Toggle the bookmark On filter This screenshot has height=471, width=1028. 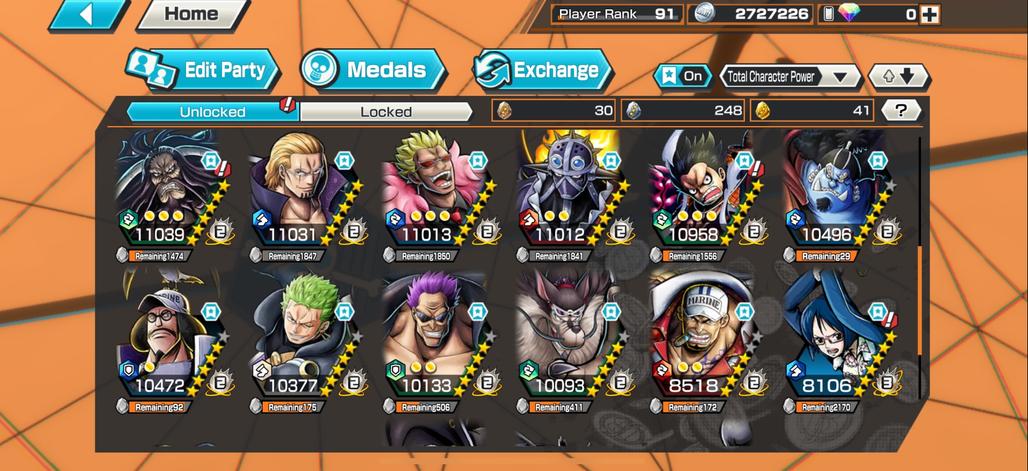pos(680,76)
